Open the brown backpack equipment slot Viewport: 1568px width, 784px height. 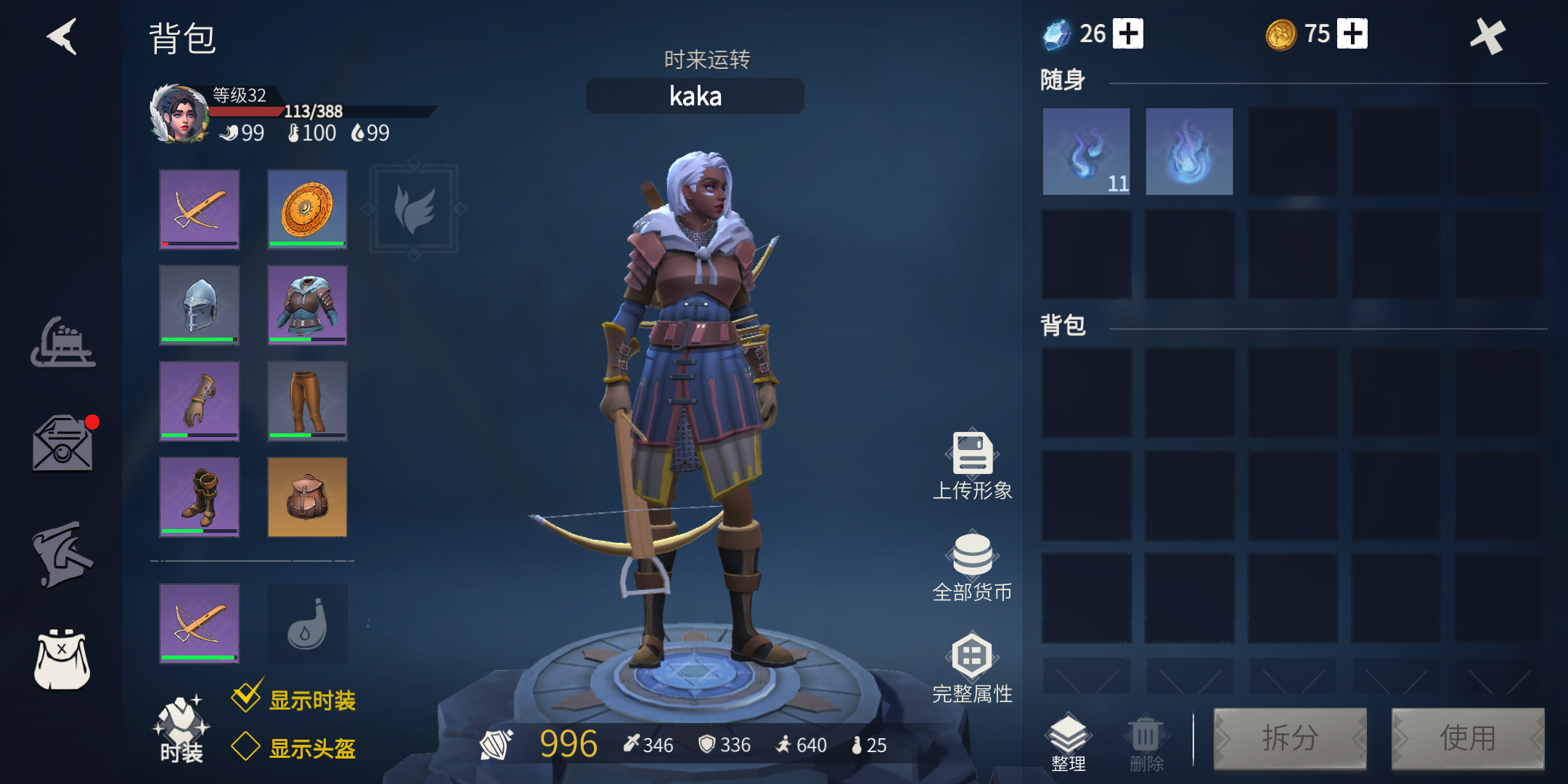[307, 497]
